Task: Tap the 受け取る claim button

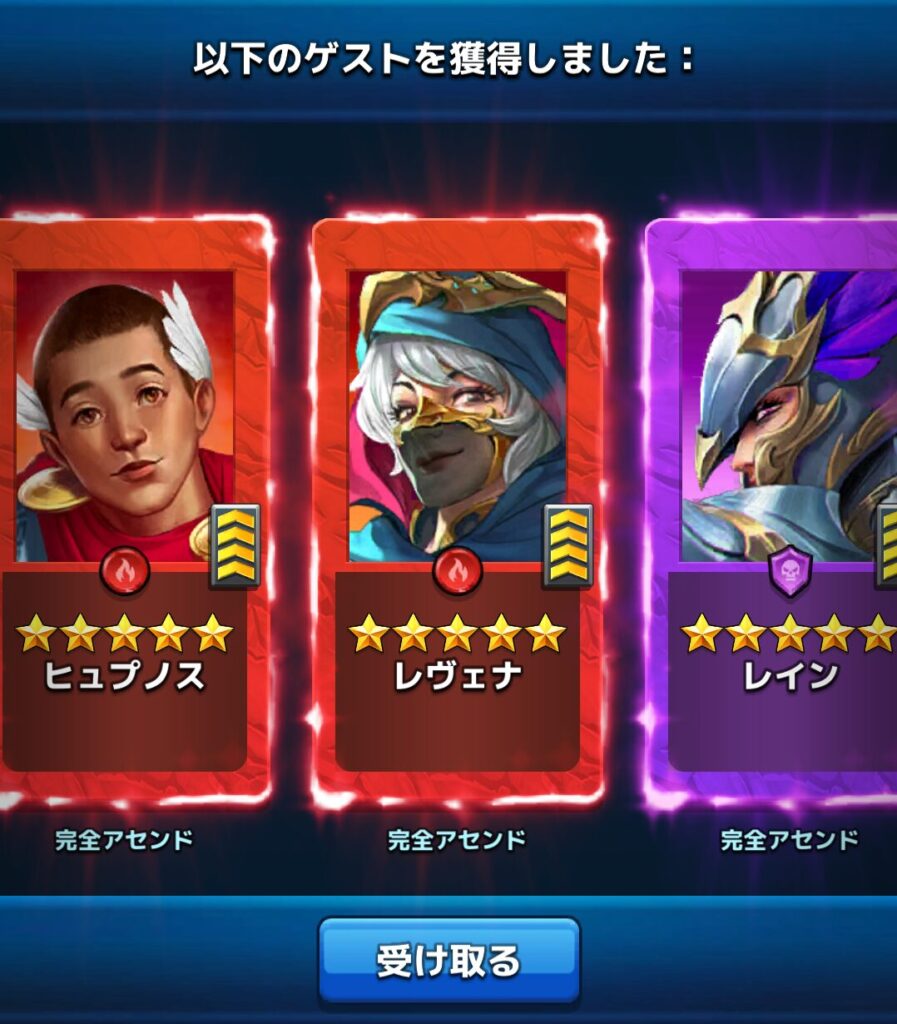Action: pyautogui.click(x=449, y=960)
